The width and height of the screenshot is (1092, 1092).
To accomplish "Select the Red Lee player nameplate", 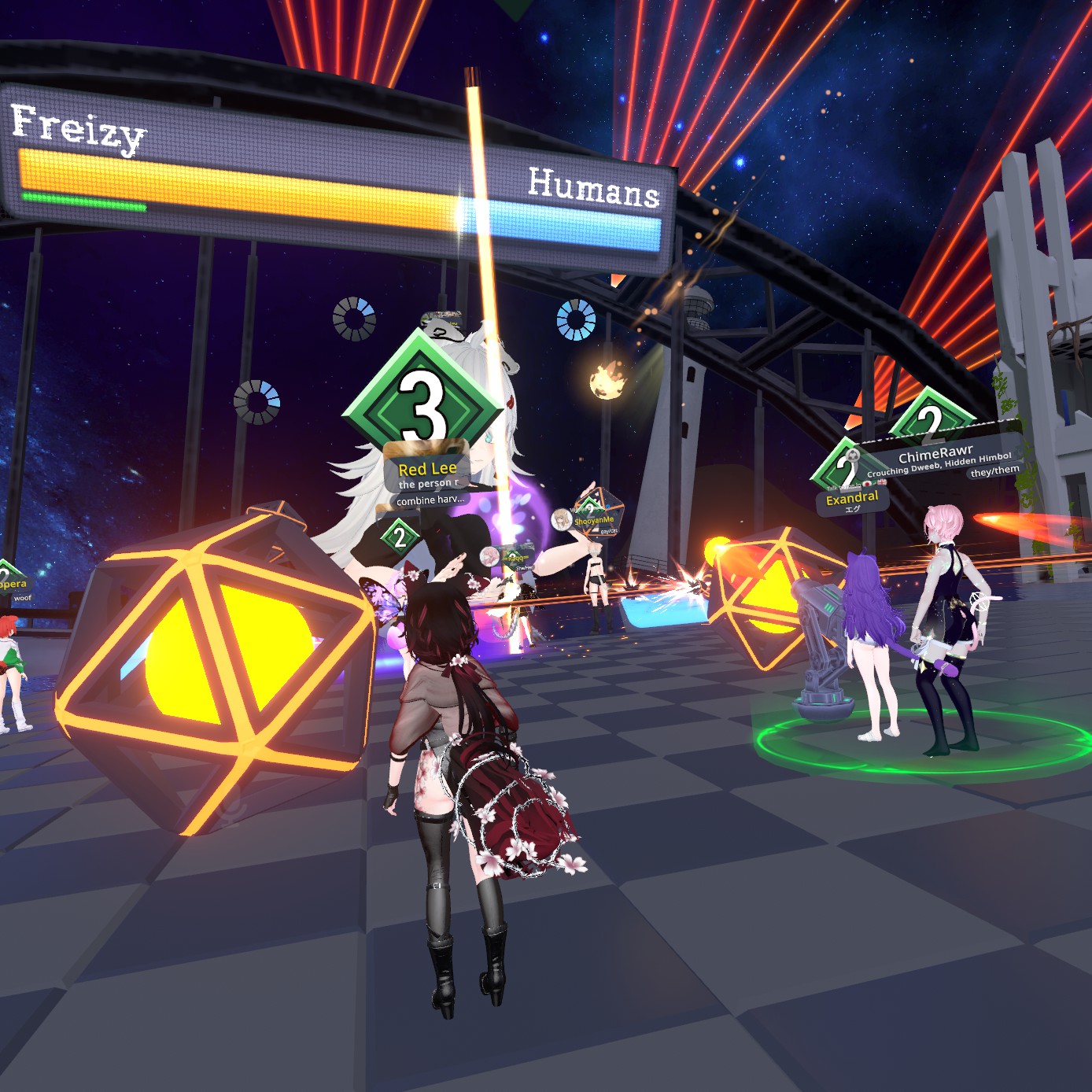I will click(x=427, y=469).
